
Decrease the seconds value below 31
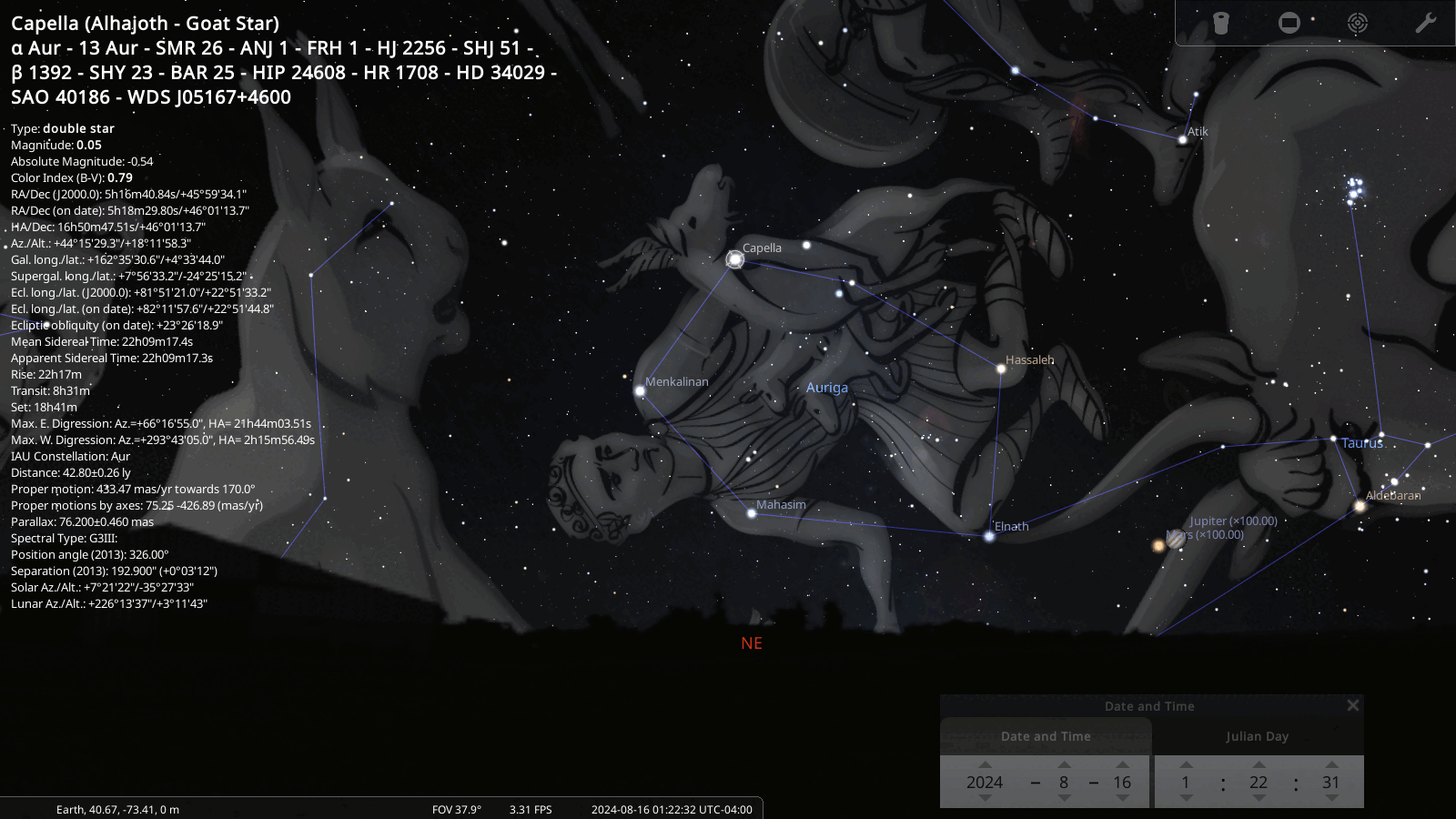pos(1331,798)
